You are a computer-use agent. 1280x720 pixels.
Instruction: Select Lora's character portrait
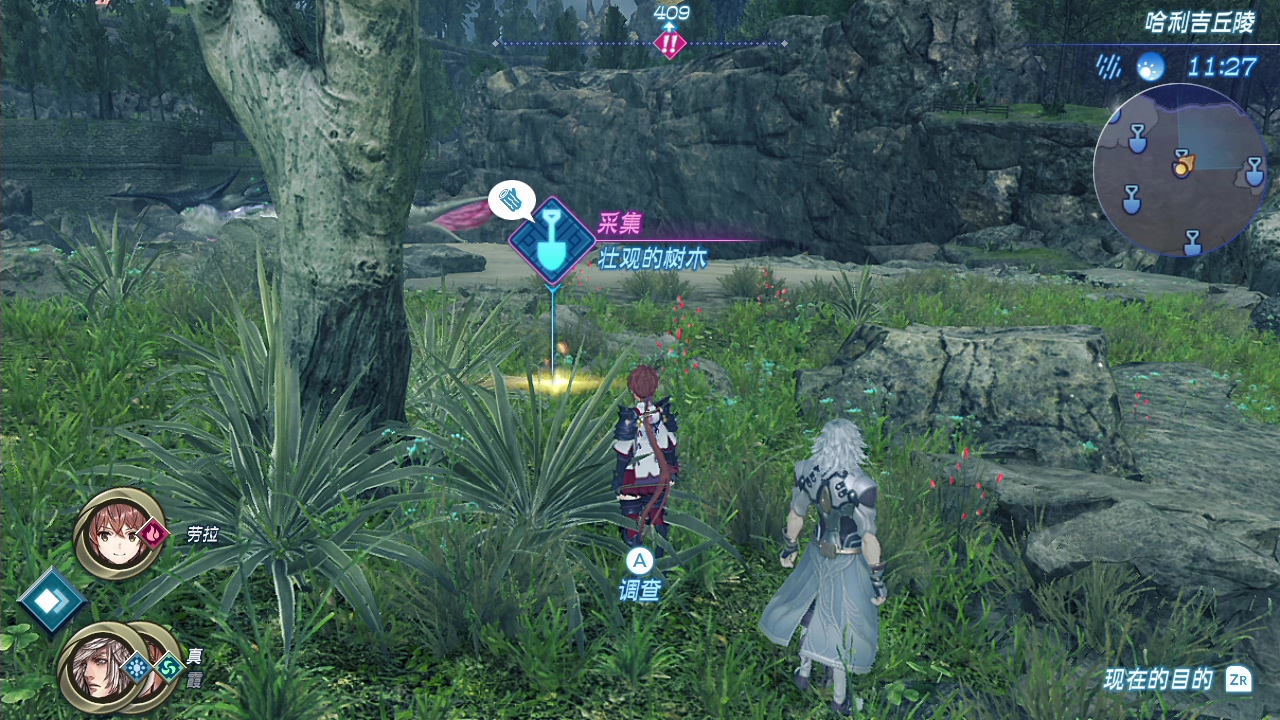118,534
